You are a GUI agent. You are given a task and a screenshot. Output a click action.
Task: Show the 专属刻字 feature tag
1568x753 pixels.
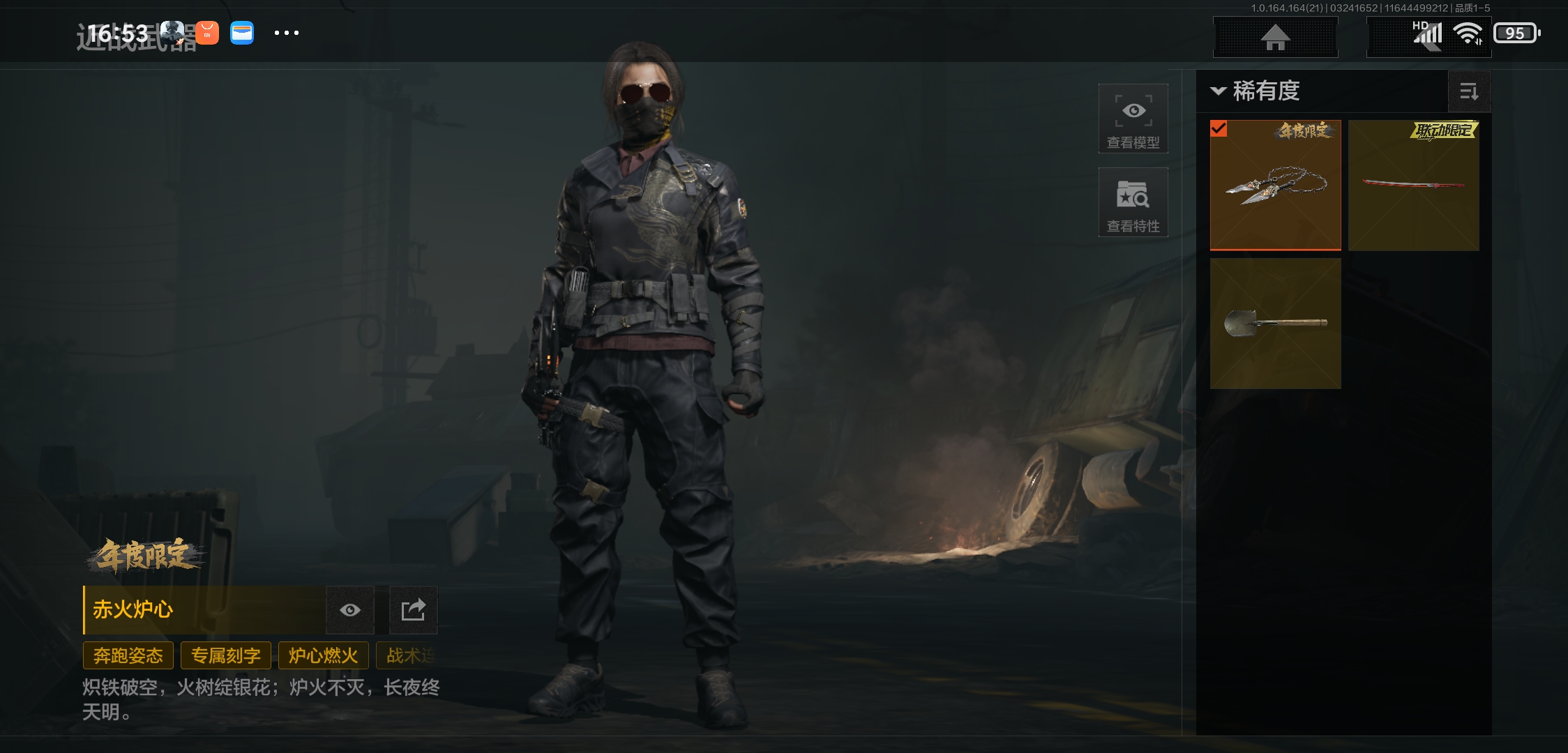(x=226, y=655)
